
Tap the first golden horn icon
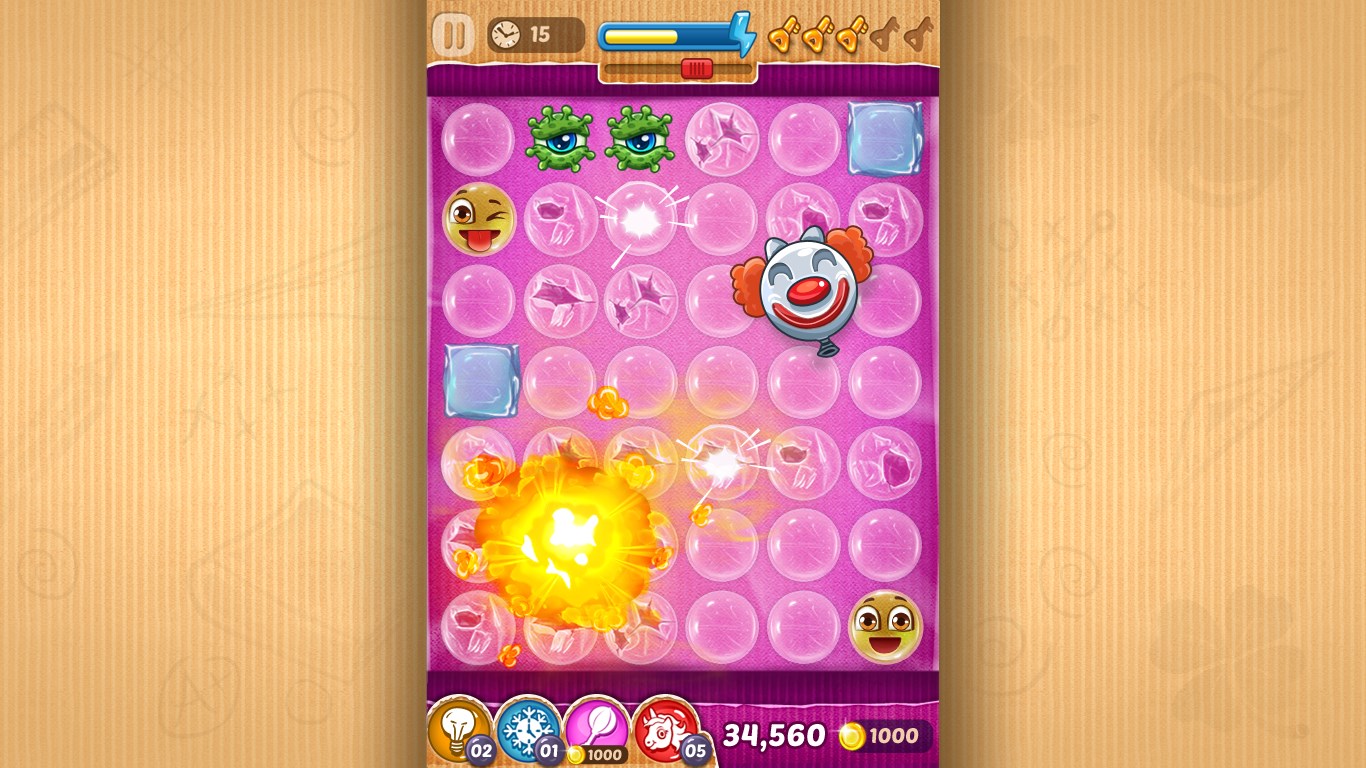coord(784,36)
